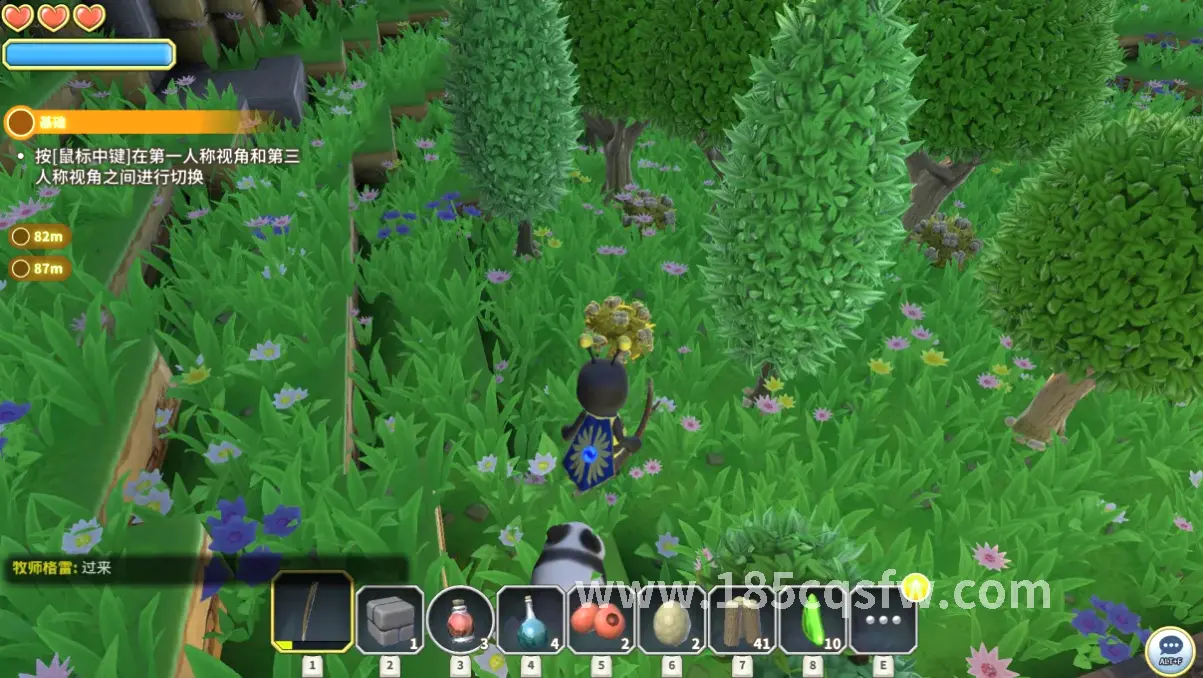
Task: Select the blue potion flask slot
Action: point(531,619)
